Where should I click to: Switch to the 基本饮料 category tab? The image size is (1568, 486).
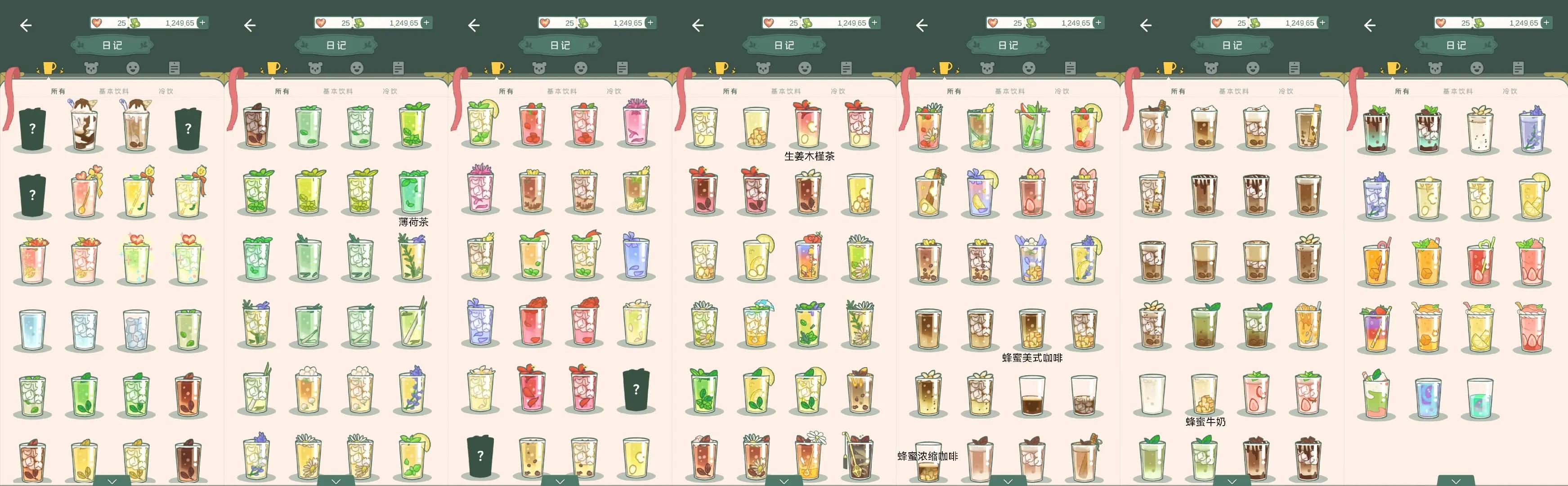[x=112, y=91]
